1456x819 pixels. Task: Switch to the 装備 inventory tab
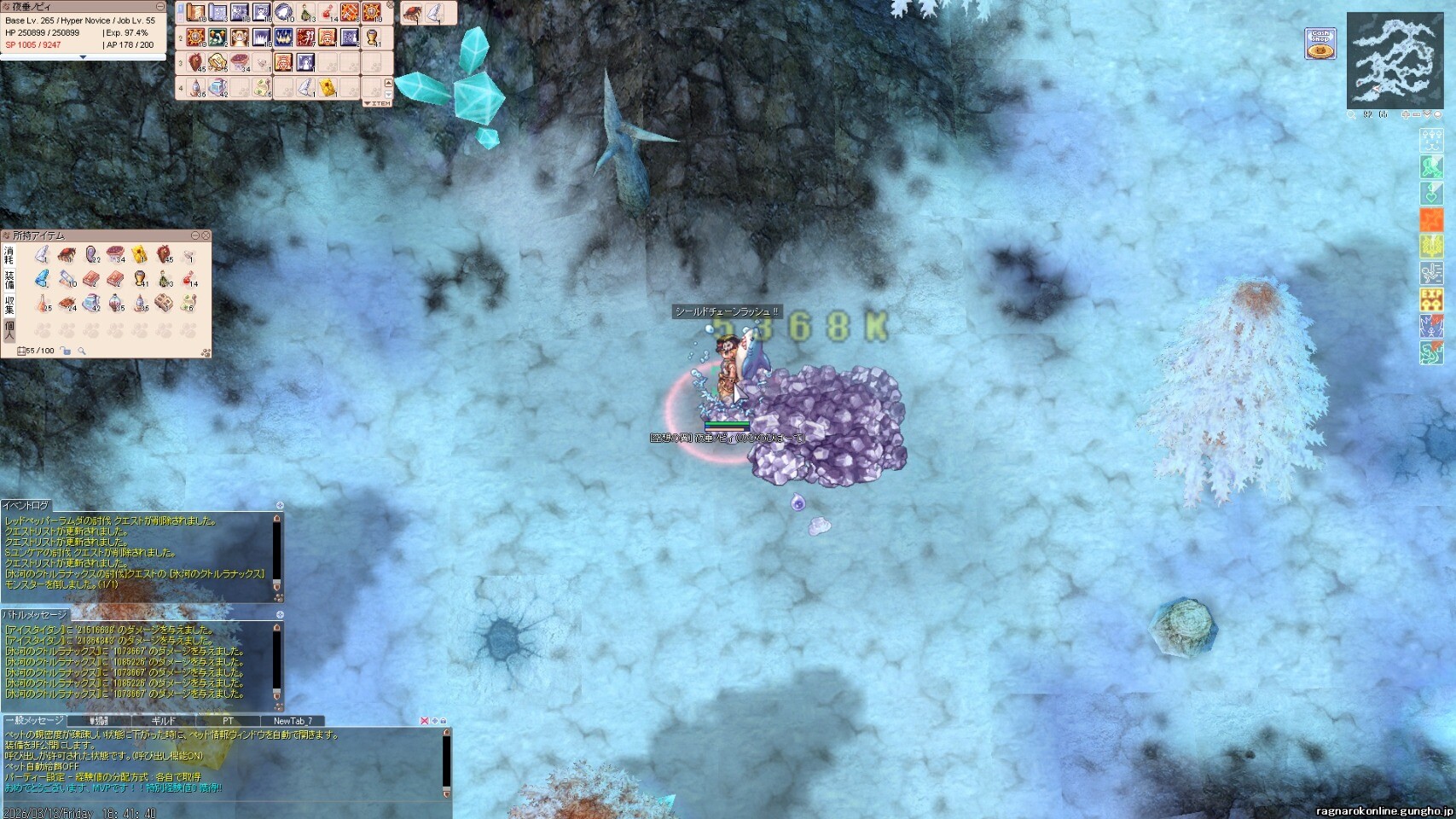pyautogui.click(x=9, y=280)
